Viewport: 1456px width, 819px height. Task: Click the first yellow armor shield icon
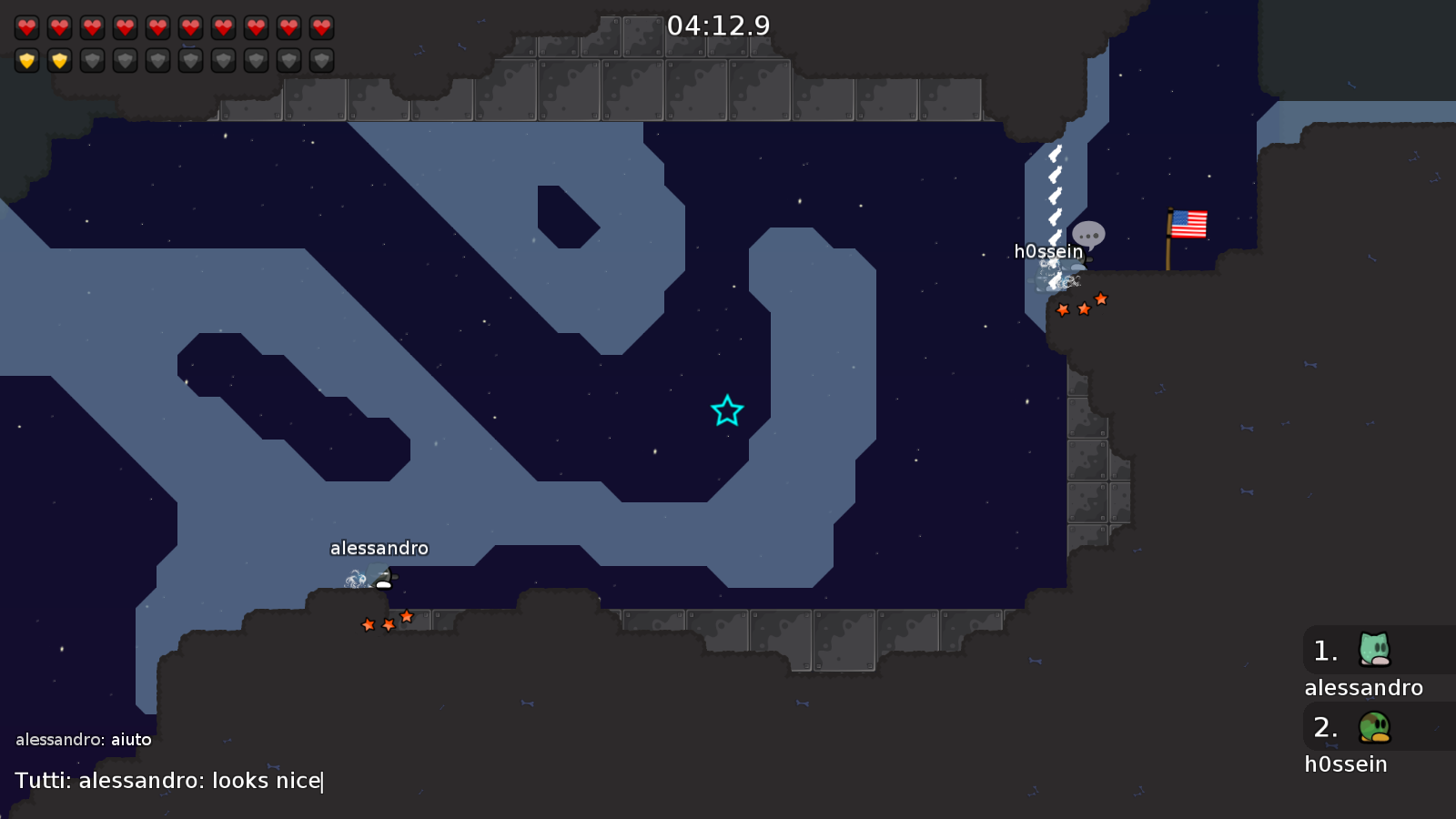click(x=27, y=60)
